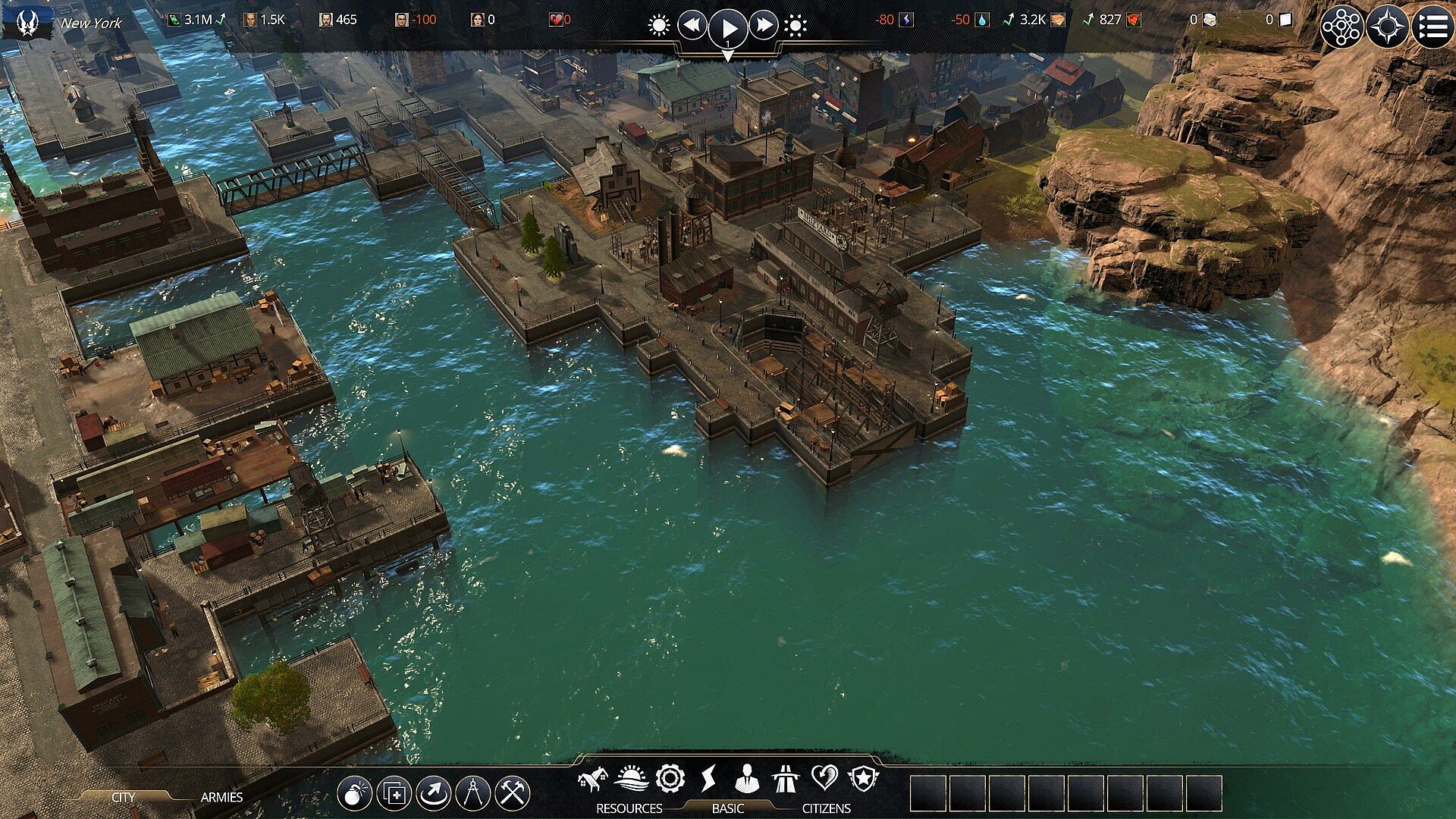Select the highway roads category
1456x819 pixels.
tap(786, 779)
